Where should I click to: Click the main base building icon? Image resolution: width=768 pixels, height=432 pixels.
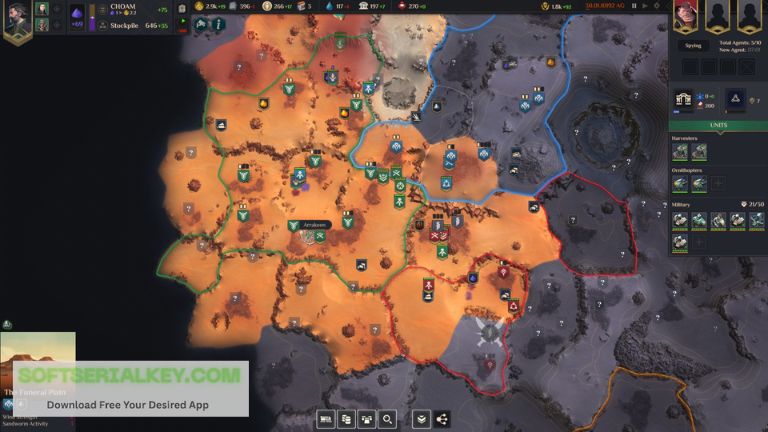pos(685,99)
